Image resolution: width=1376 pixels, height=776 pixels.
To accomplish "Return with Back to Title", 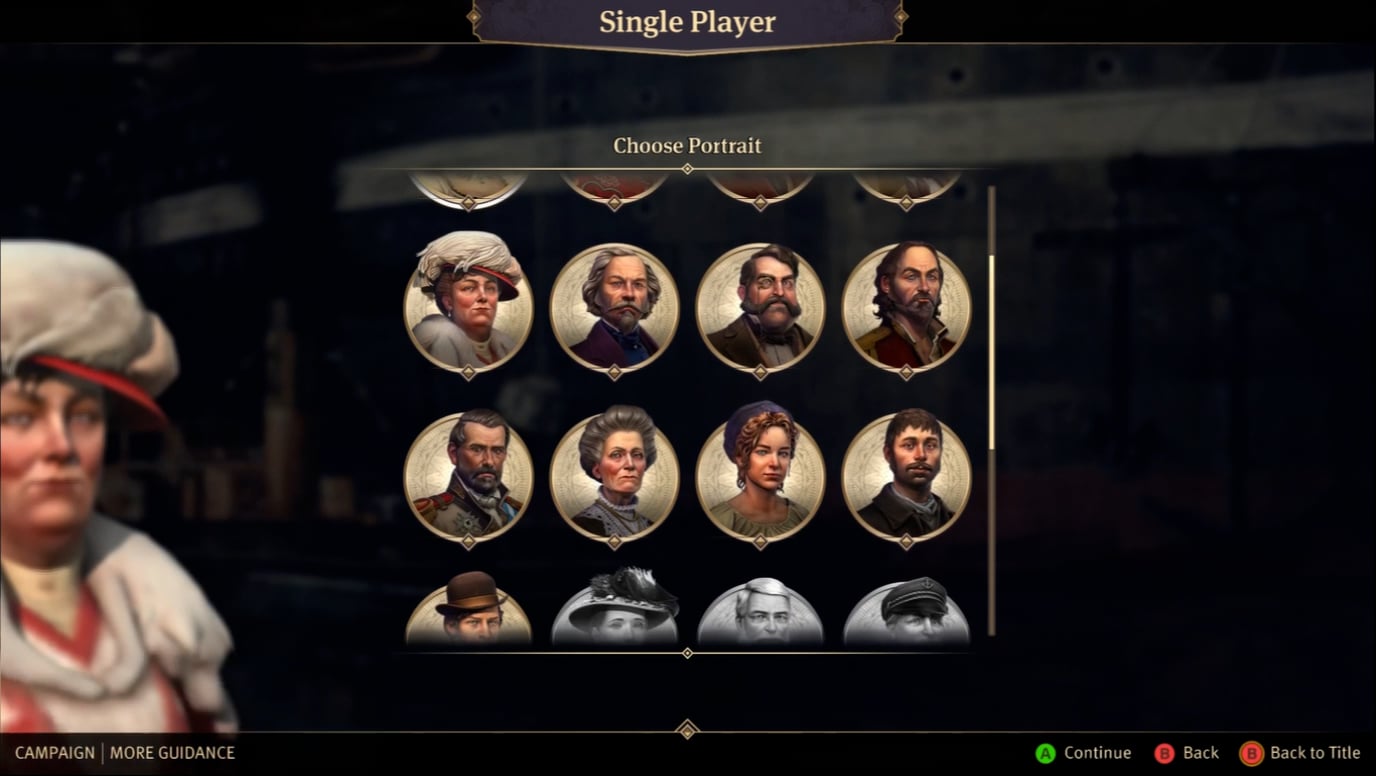I will 1301,753.
